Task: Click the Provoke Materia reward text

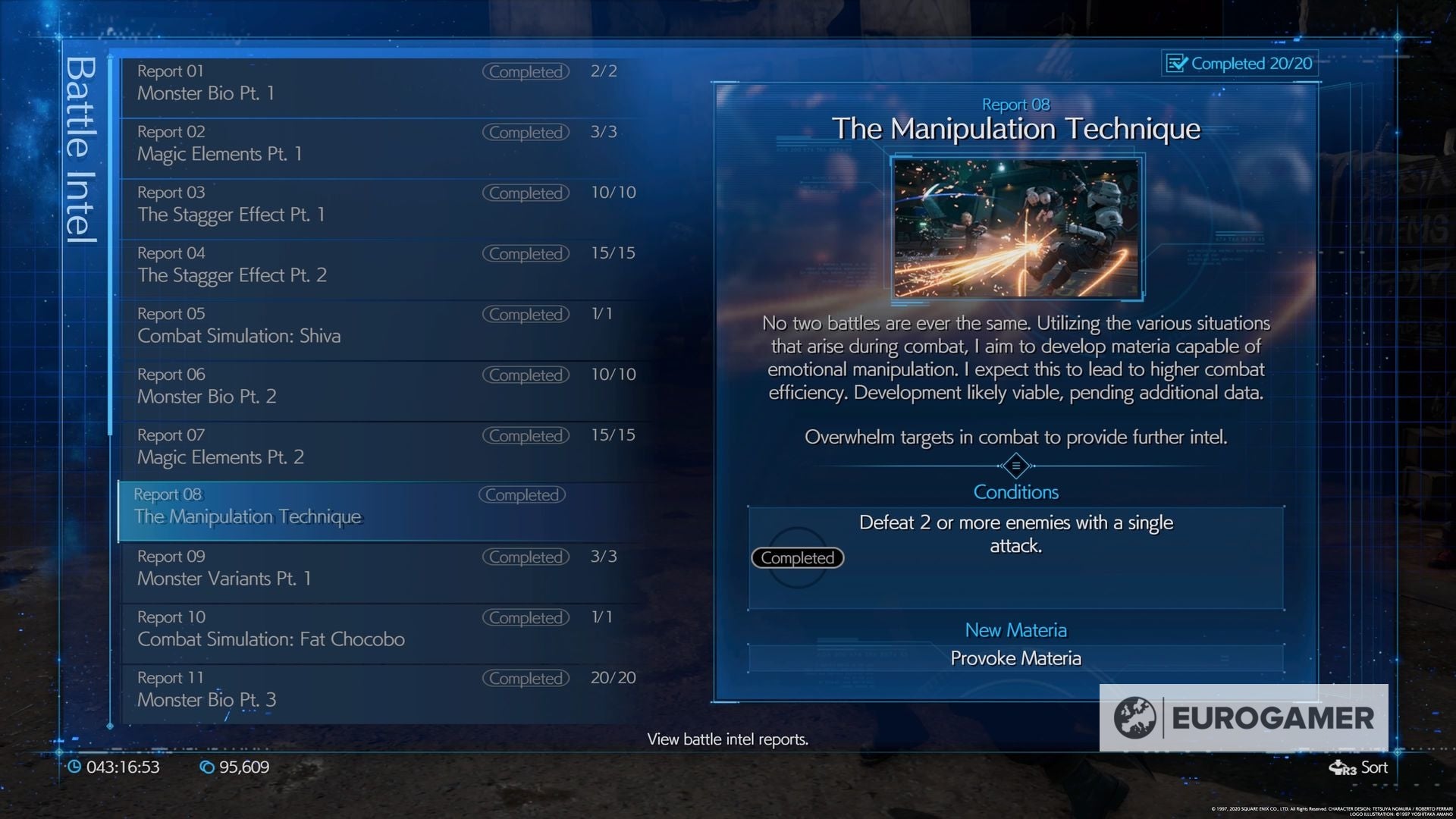Action: [x=1015, y=658]
